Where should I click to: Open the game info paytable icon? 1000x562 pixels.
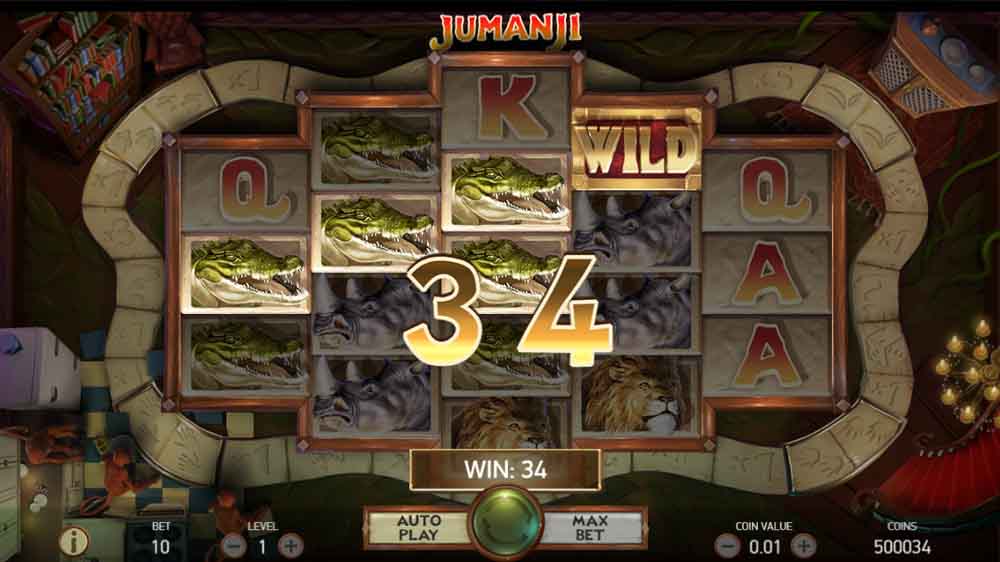pos(74,541)
